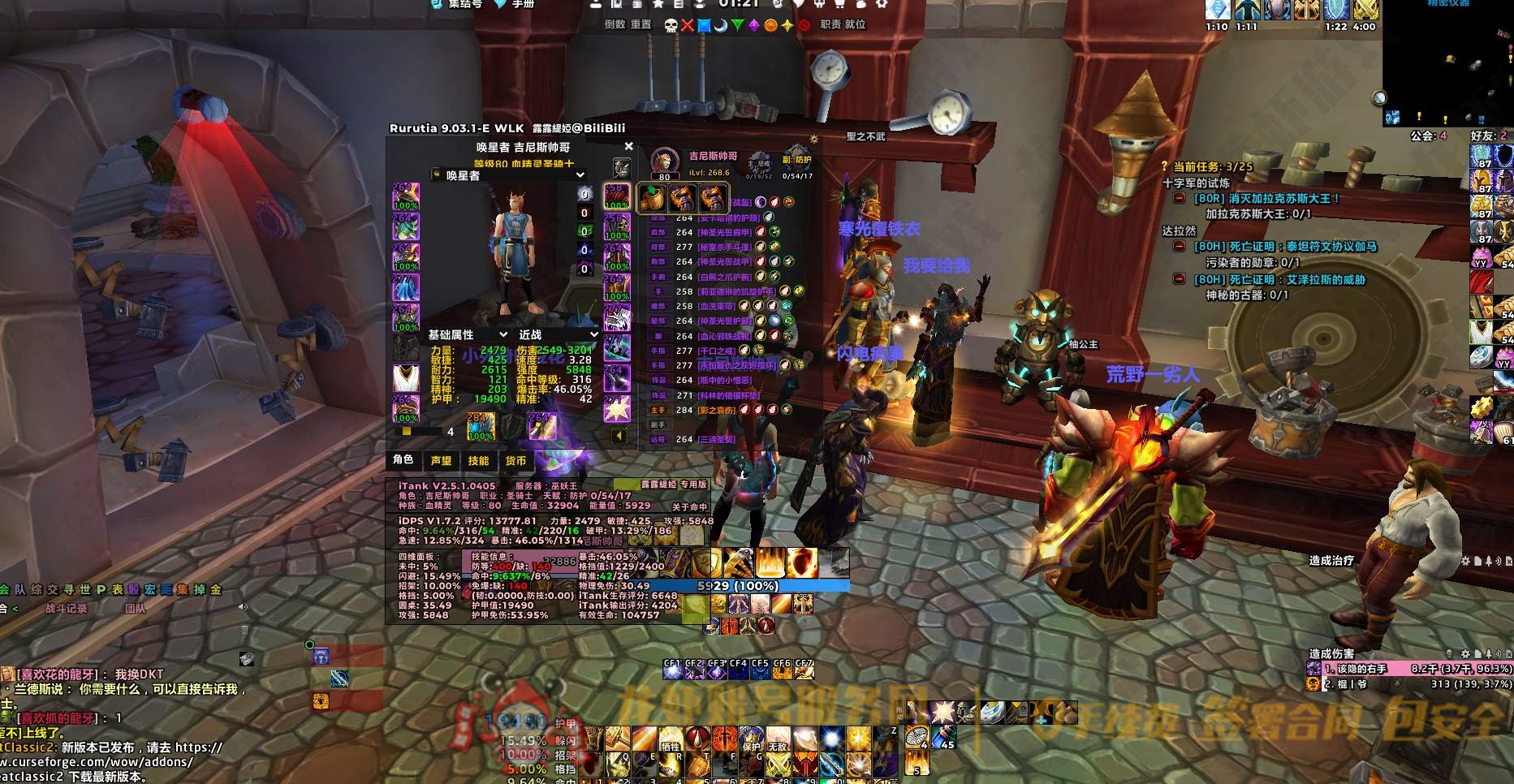The height and width of the screenshot is (784, 1514).
Task: Click the 关于命中 hit info button
Action: (x=689, y=506)
